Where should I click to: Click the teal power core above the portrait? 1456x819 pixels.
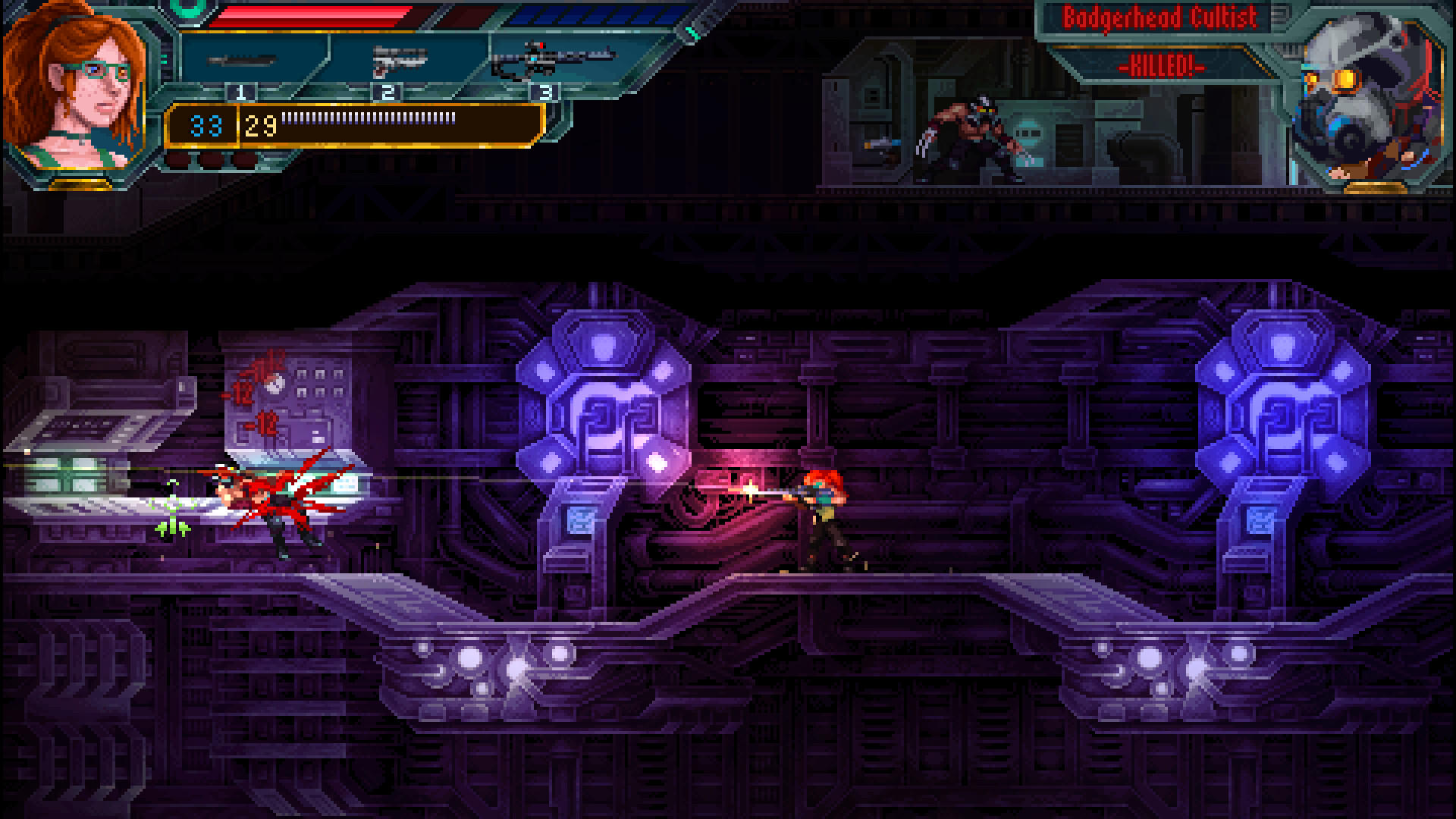coord(187,9)
